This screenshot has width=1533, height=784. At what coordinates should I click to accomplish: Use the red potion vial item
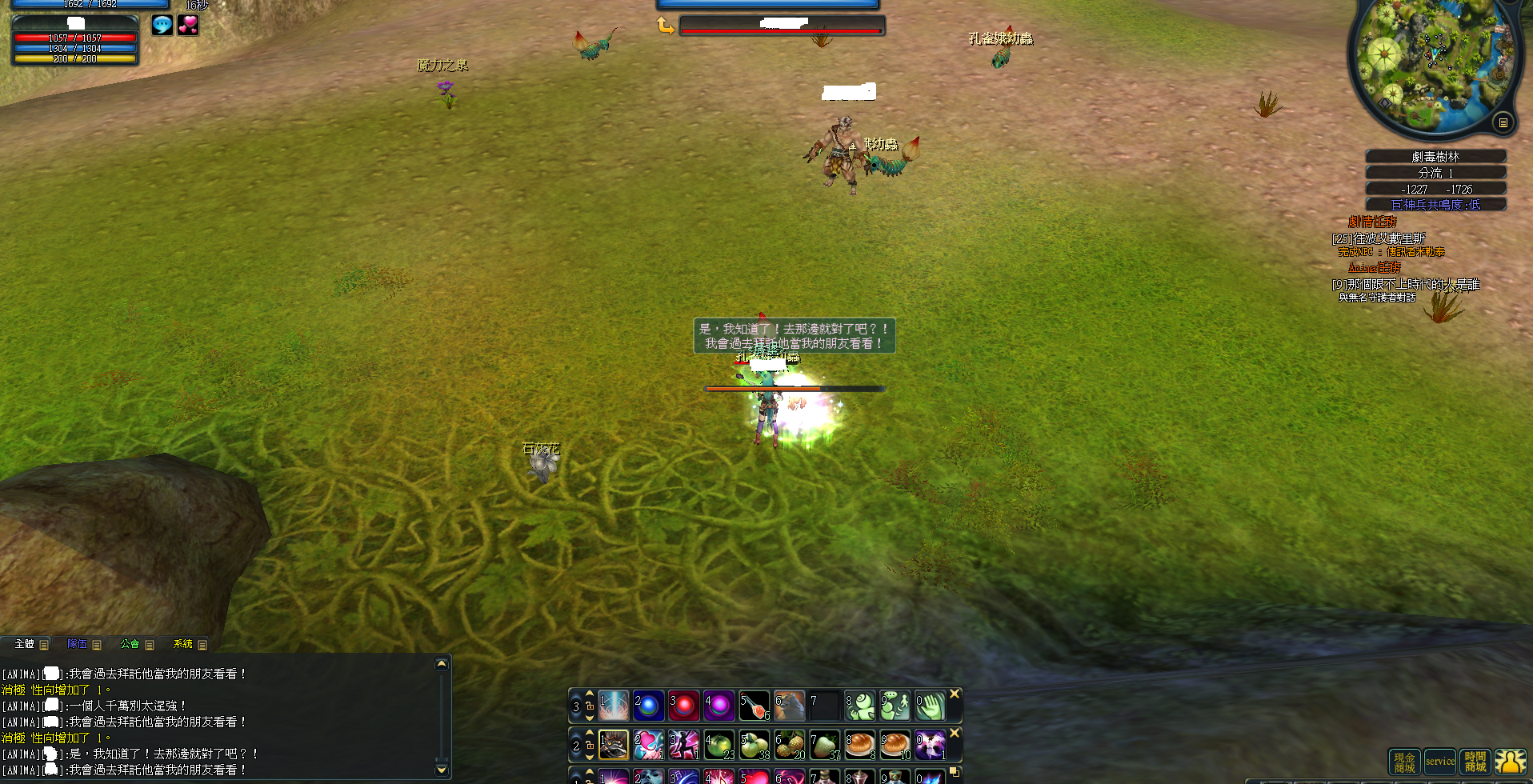(754, 706)
